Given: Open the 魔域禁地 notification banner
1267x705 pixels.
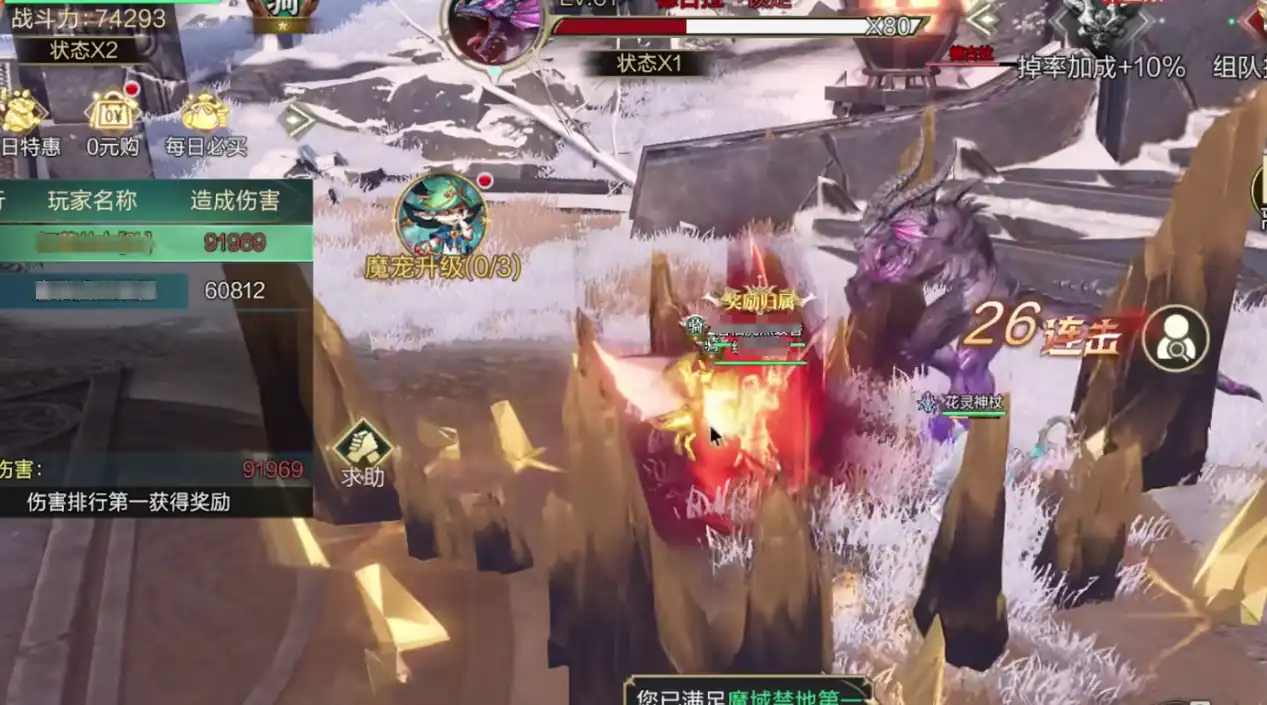Looking at the screenshot, I should (747, 692).
